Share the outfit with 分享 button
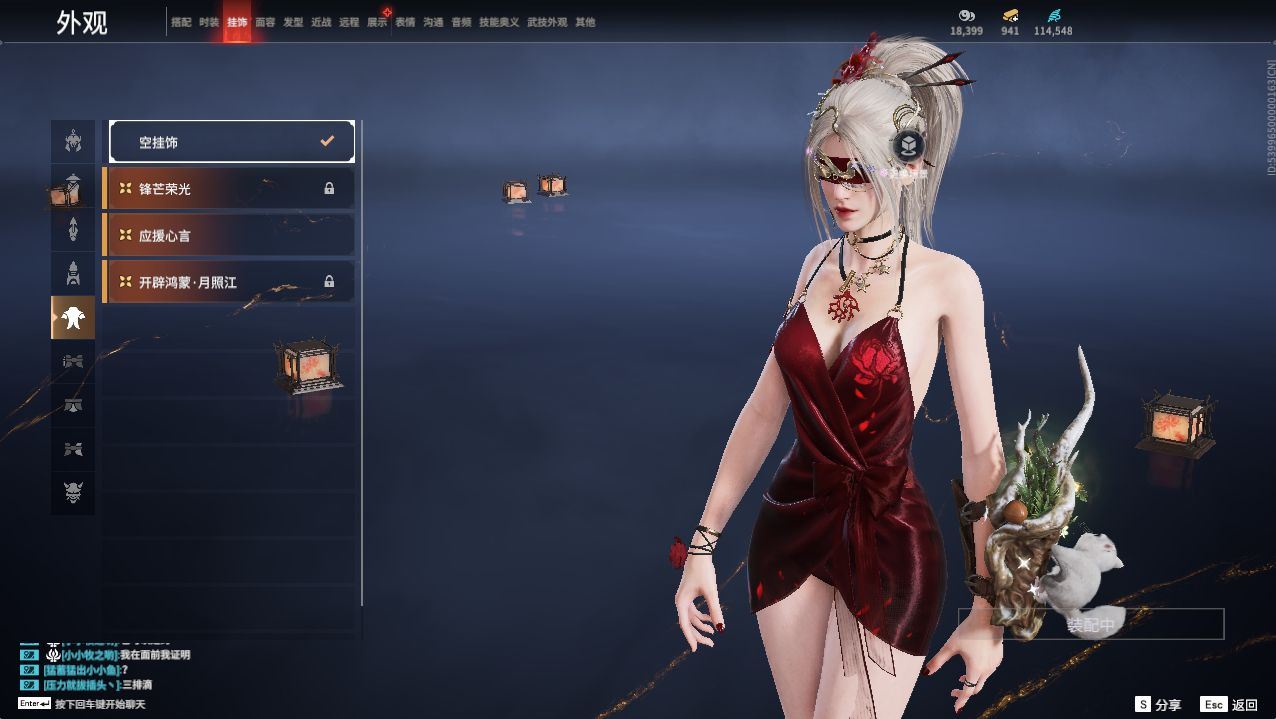Image resolution: width=1276 pixels, height=719 pixels. tap(1159, 705)
